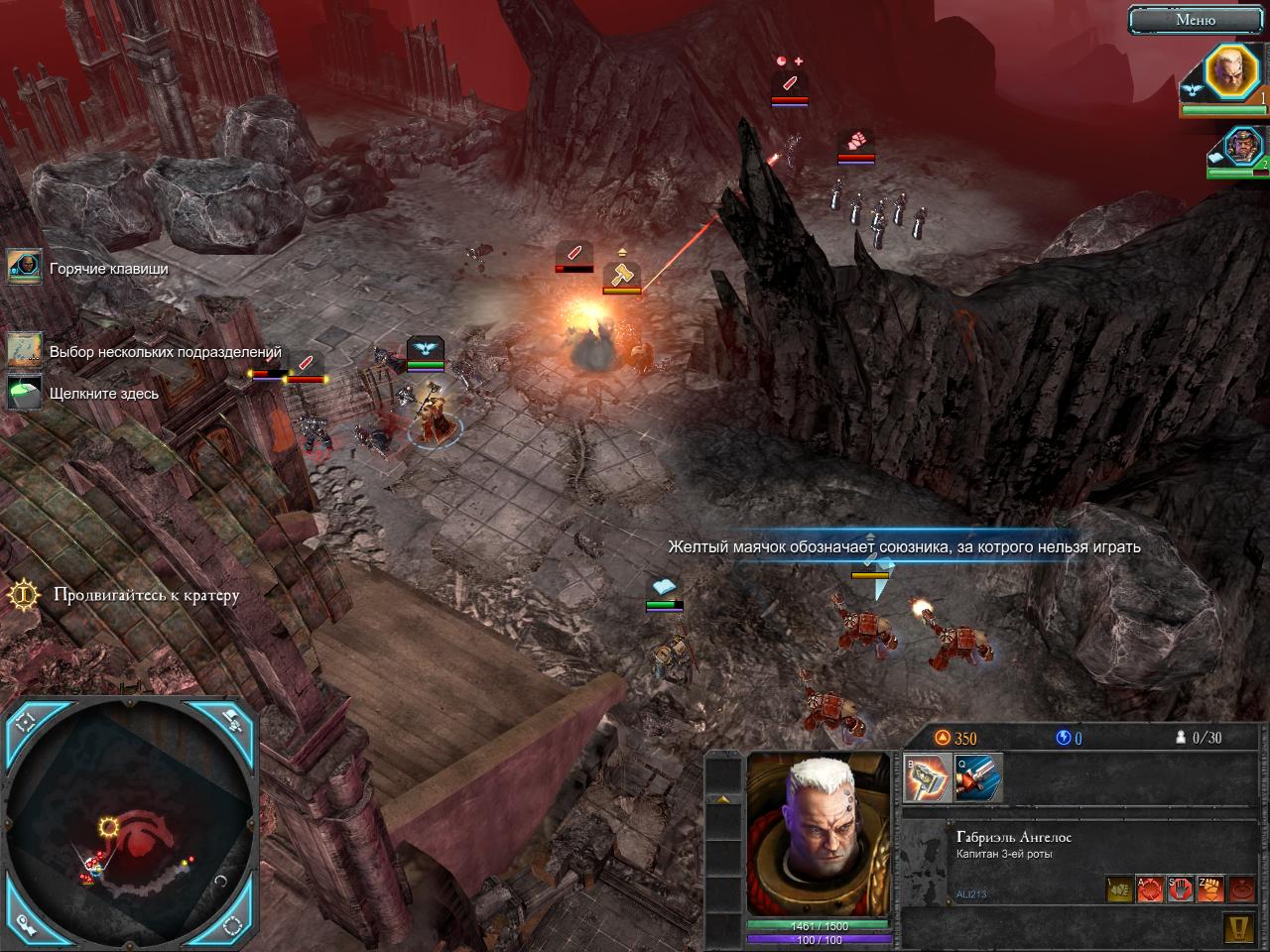The height and width of the screenshot is (952, 1270).
Task: Open the Меню button
Action: pyautogui.click(x=1196, y=19)
